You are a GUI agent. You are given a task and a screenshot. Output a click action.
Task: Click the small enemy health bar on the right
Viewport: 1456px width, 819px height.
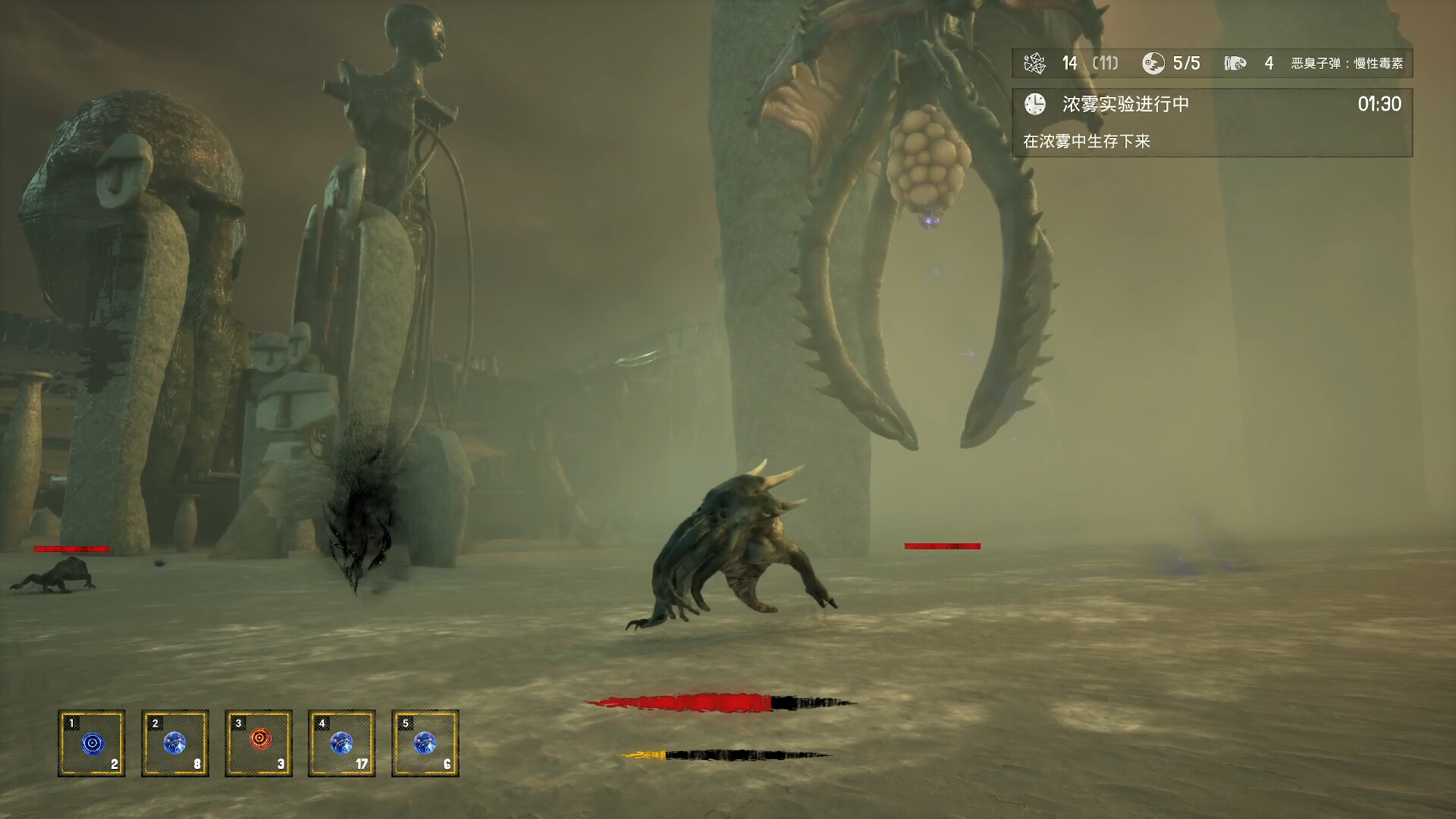coord(943,544)
